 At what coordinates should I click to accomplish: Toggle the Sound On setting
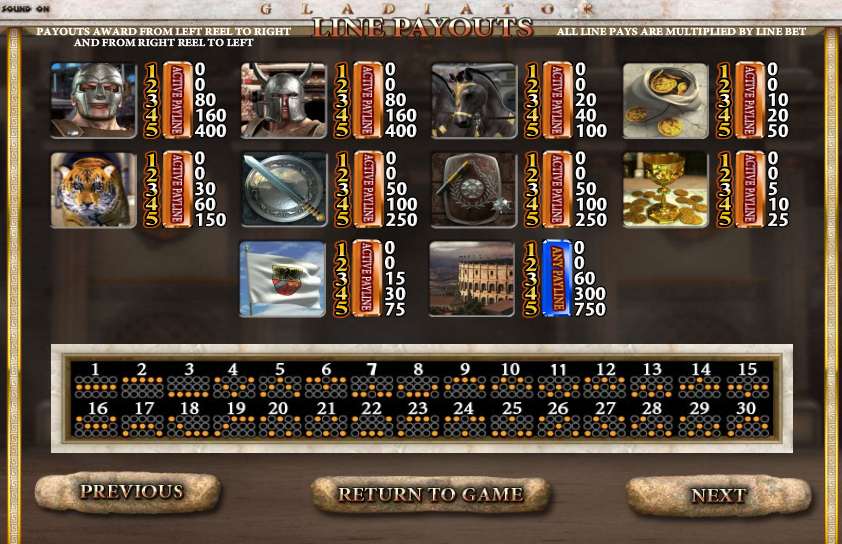26,9
